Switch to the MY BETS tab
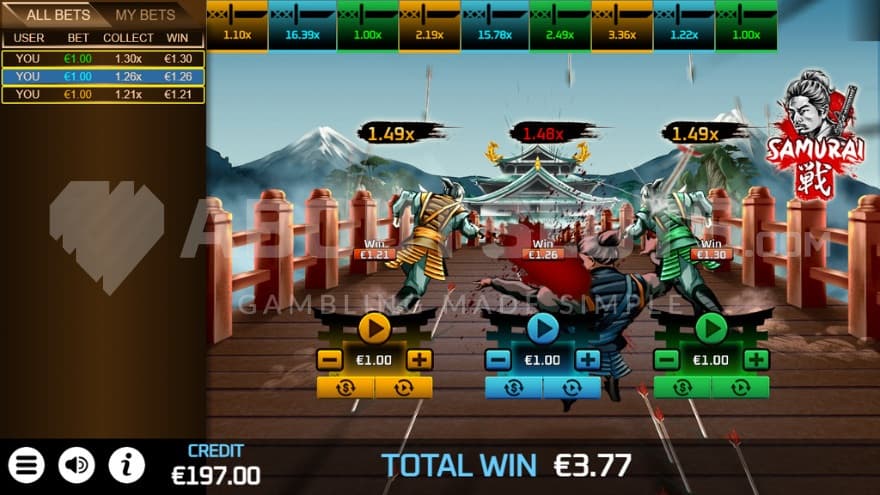Screen dimensions: 880x495 tap(146, 15)
